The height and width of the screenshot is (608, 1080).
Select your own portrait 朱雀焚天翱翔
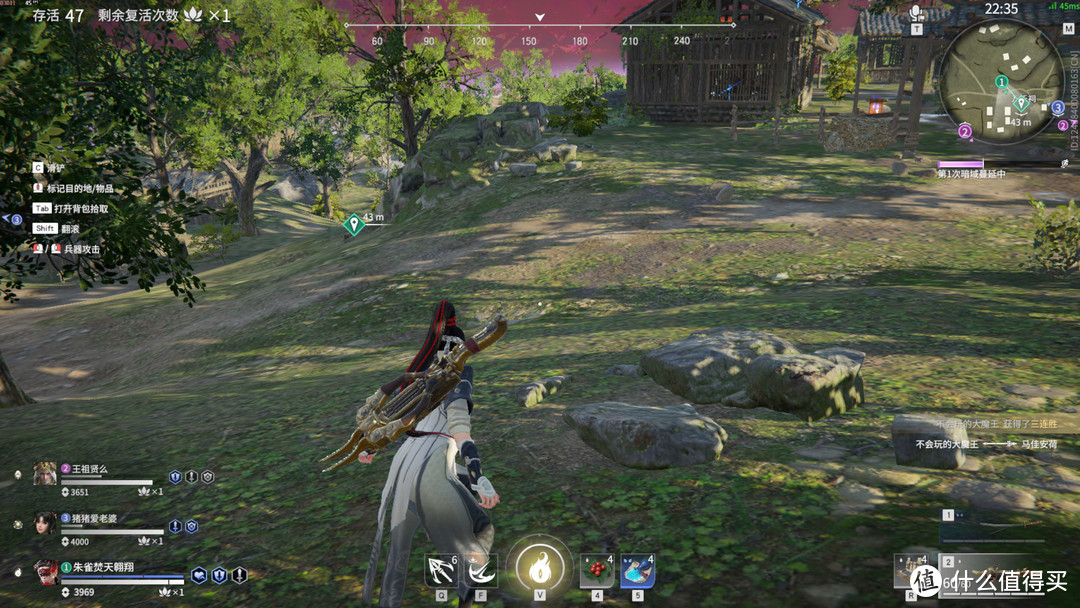[x=45, y=572]
